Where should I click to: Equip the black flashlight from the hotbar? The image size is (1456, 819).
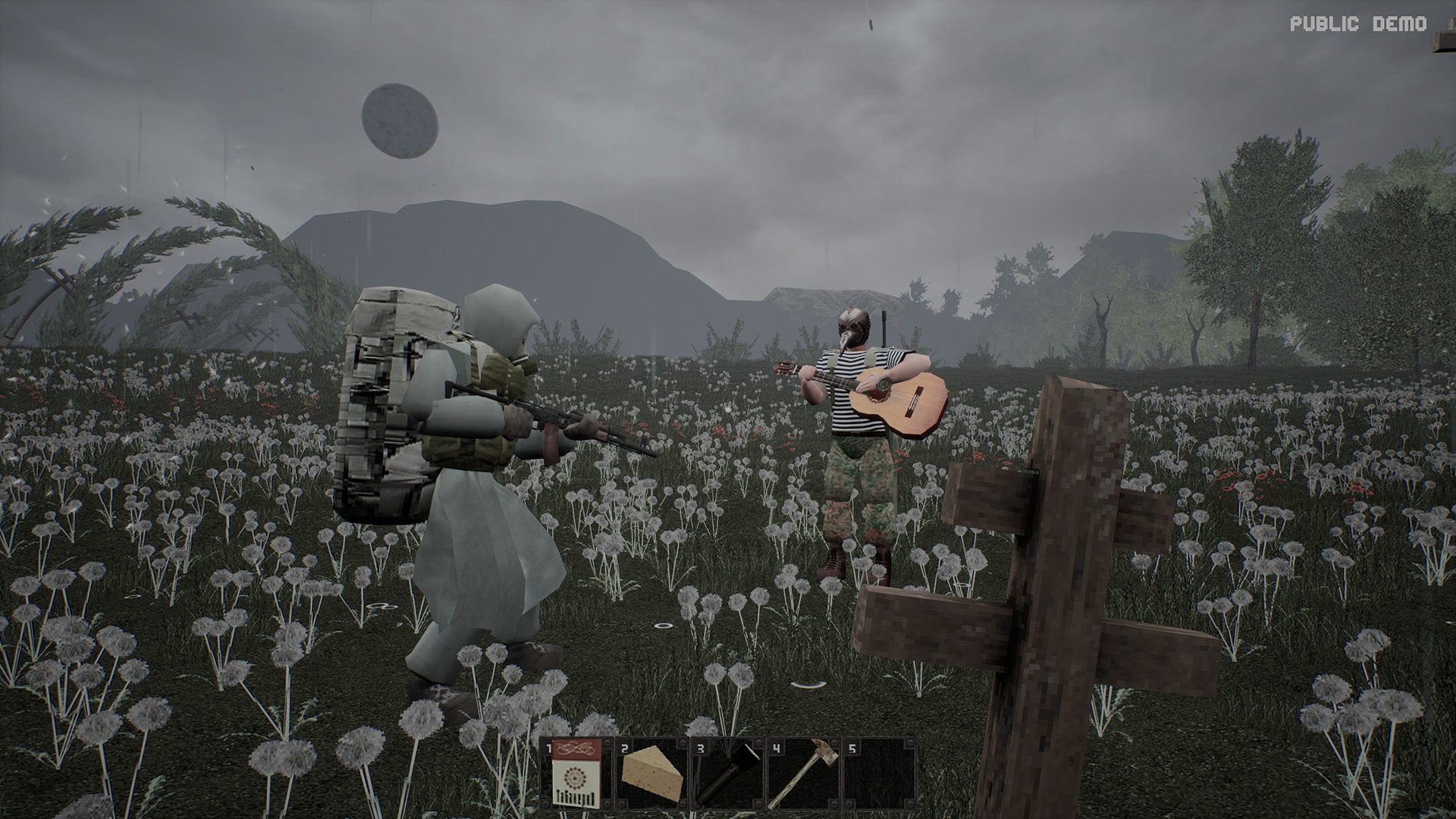727,775
